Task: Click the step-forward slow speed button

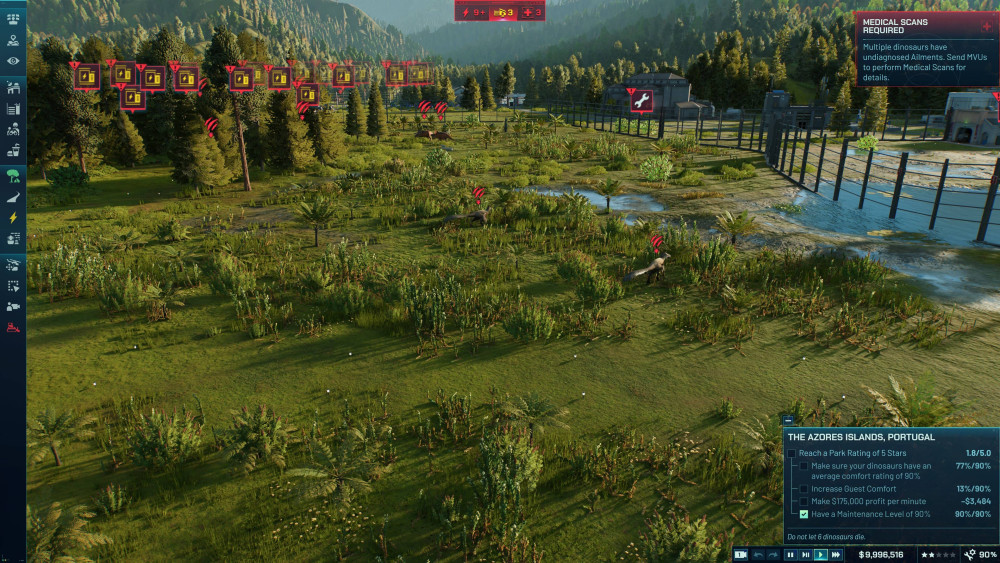Action: tap(805, 554)
